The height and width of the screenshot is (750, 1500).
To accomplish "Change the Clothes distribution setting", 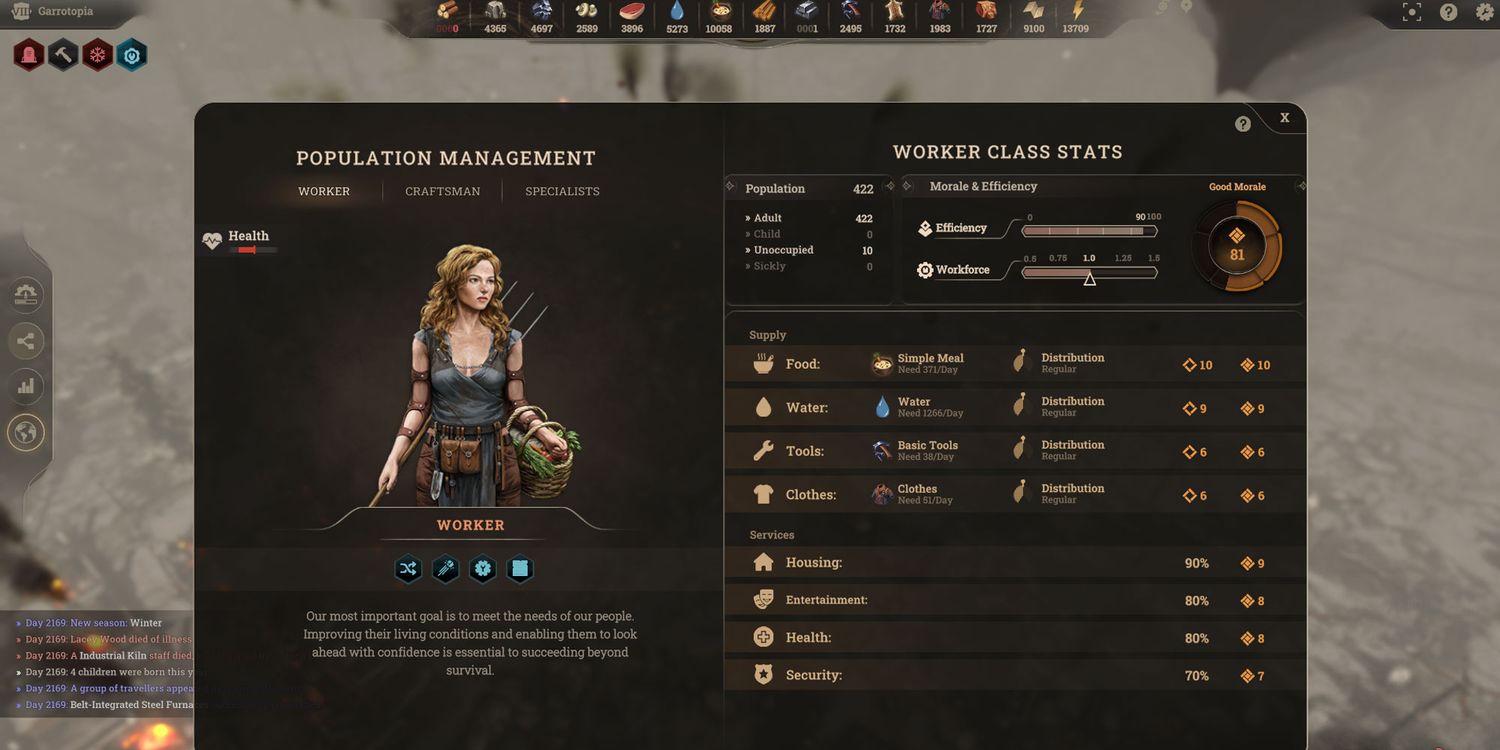I will pyautogui.click(x=1071, y=494).
